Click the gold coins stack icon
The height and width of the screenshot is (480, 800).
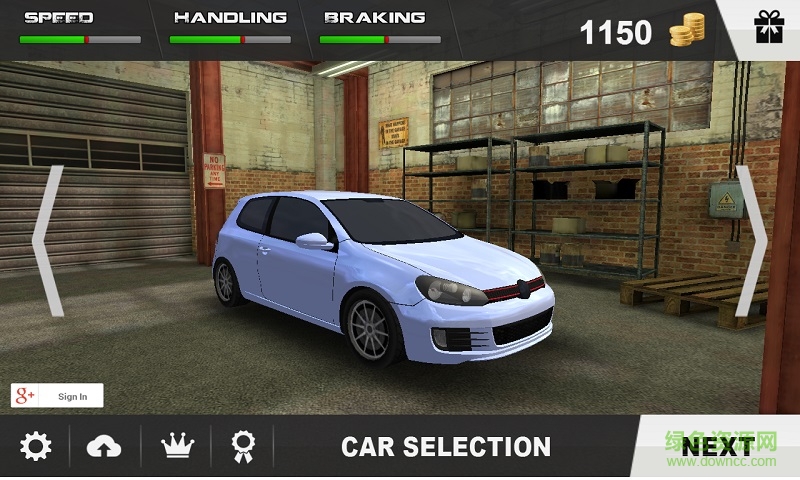coord(687,31)
